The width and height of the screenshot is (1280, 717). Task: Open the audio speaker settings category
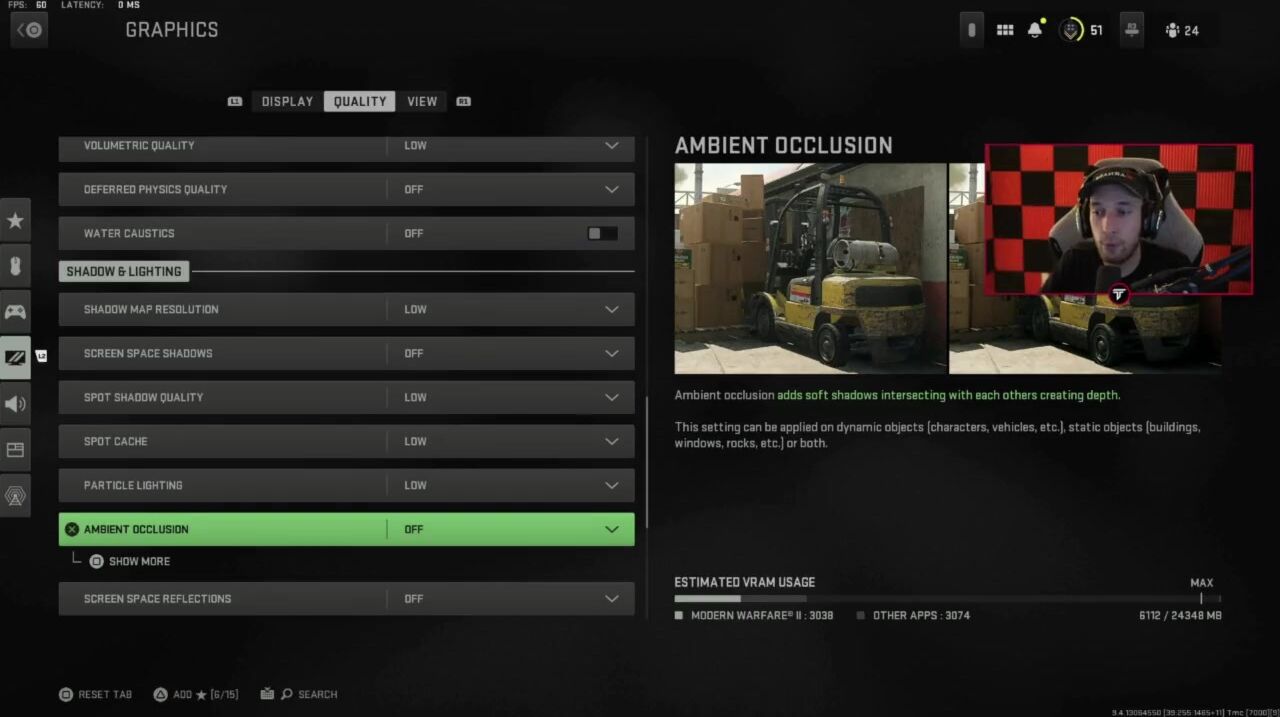click(15, 404)
